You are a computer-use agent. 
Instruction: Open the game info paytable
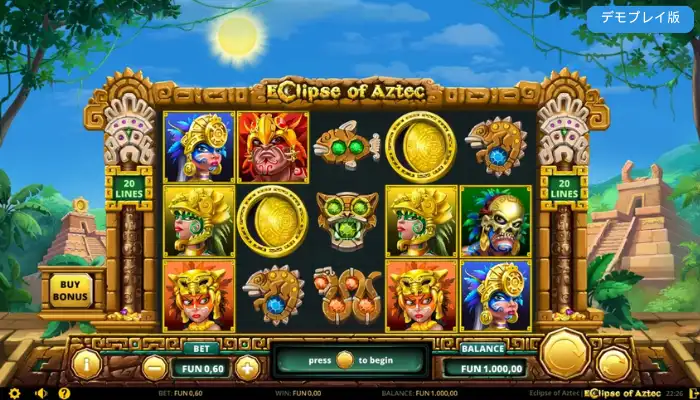86,364
